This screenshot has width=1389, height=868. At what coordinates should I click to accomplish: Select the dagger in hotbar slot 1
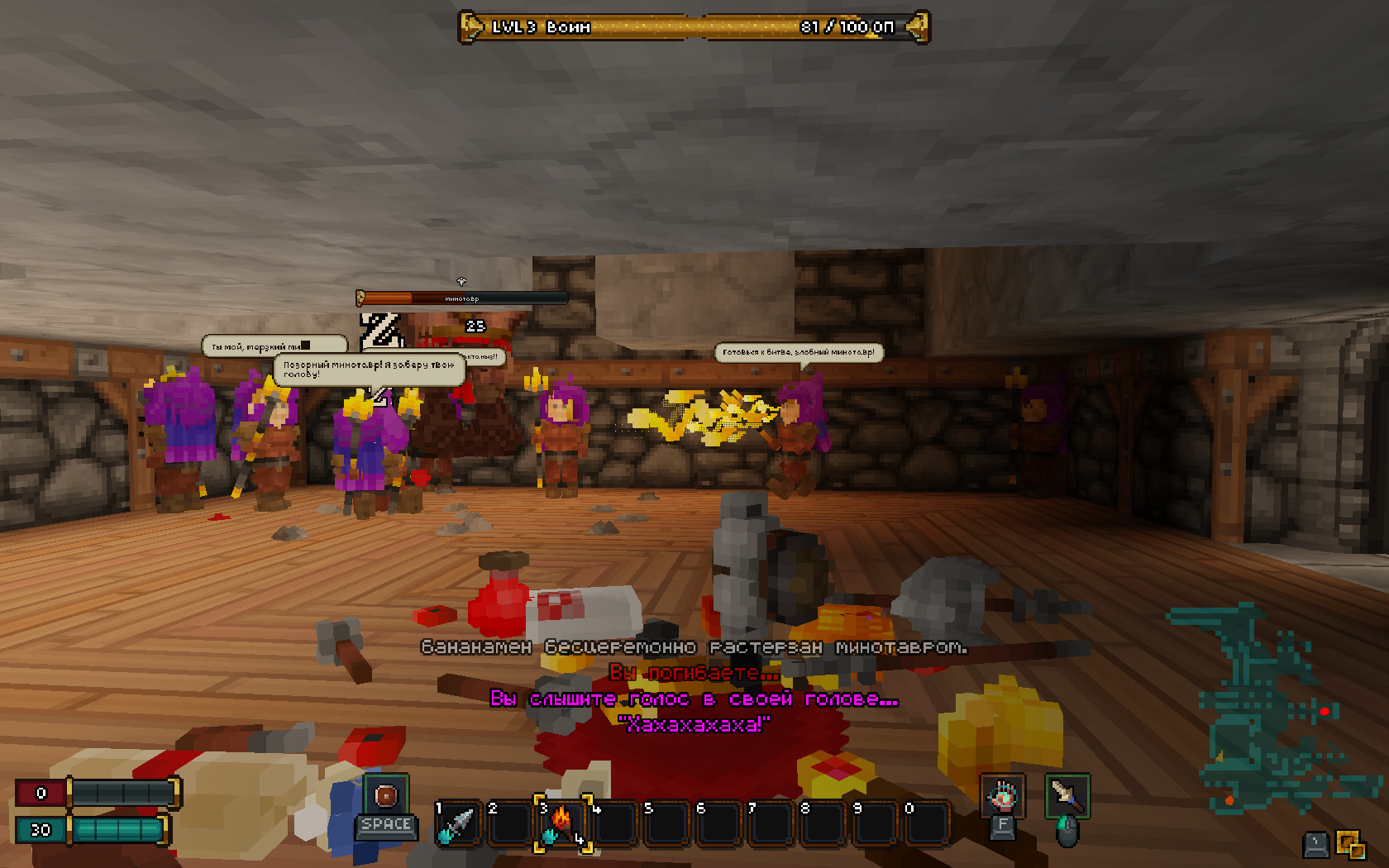click(x=458, y=823)
